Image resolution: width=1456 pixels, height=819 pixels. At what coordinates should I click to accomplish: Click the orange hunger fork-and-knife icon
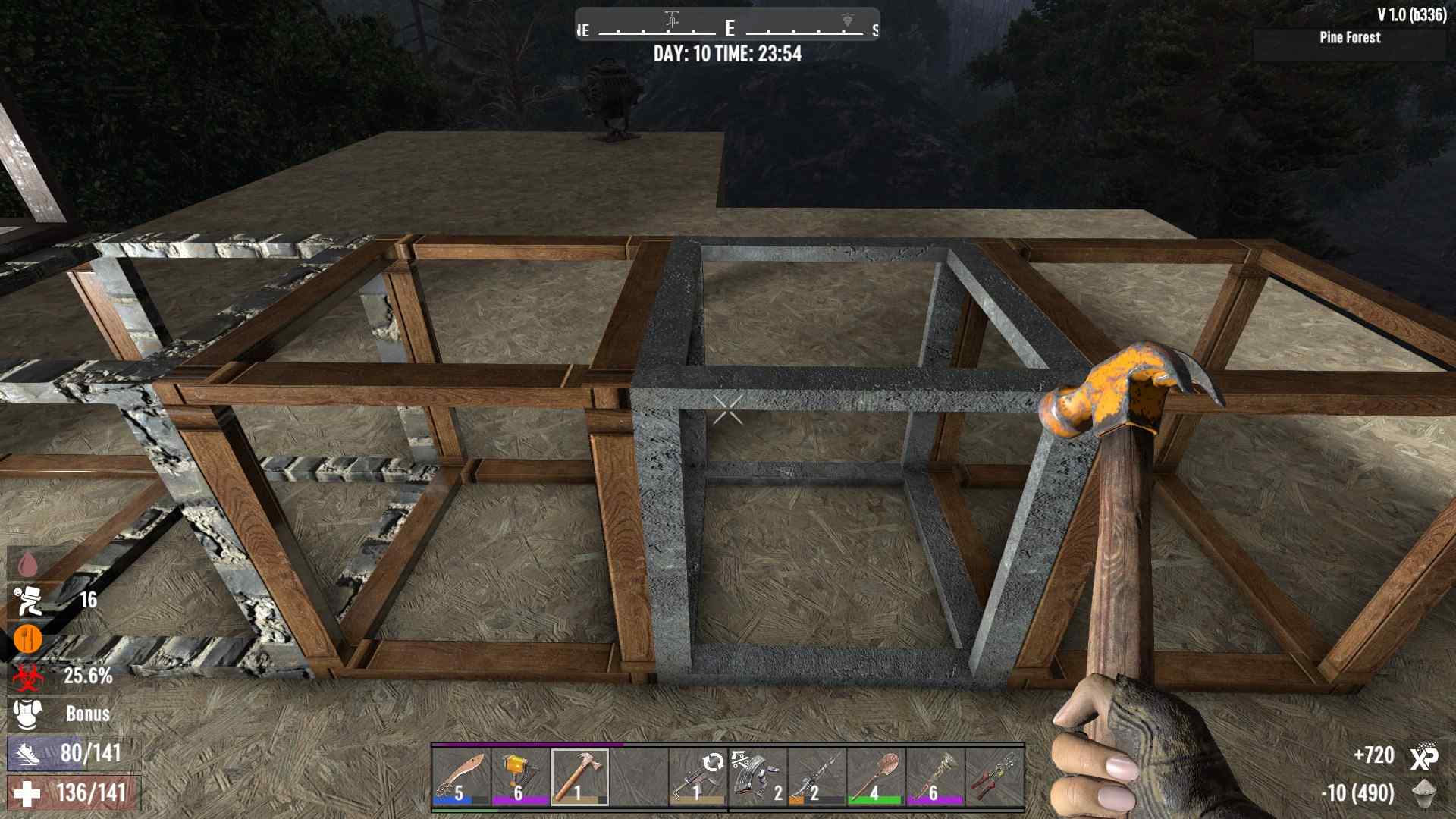pos(27,639)
